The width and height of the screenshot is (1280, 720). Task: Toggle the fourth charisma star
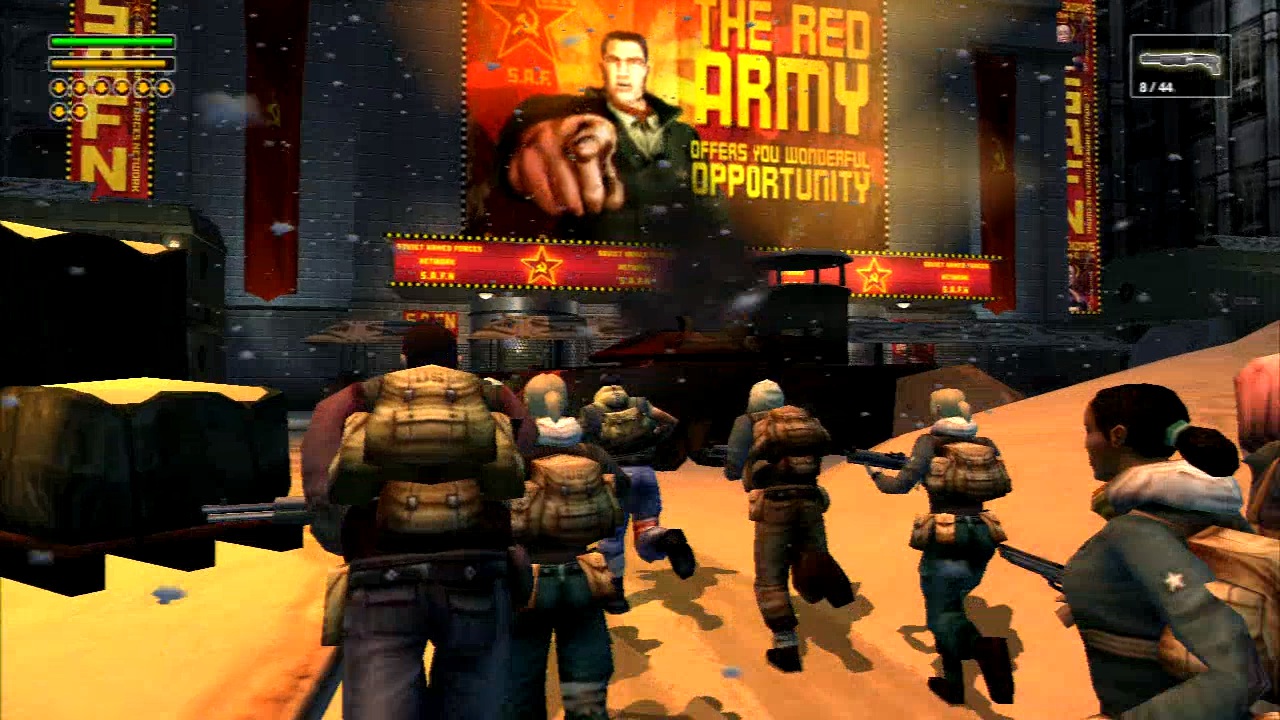pyautogui.click(x=120, y=87)
